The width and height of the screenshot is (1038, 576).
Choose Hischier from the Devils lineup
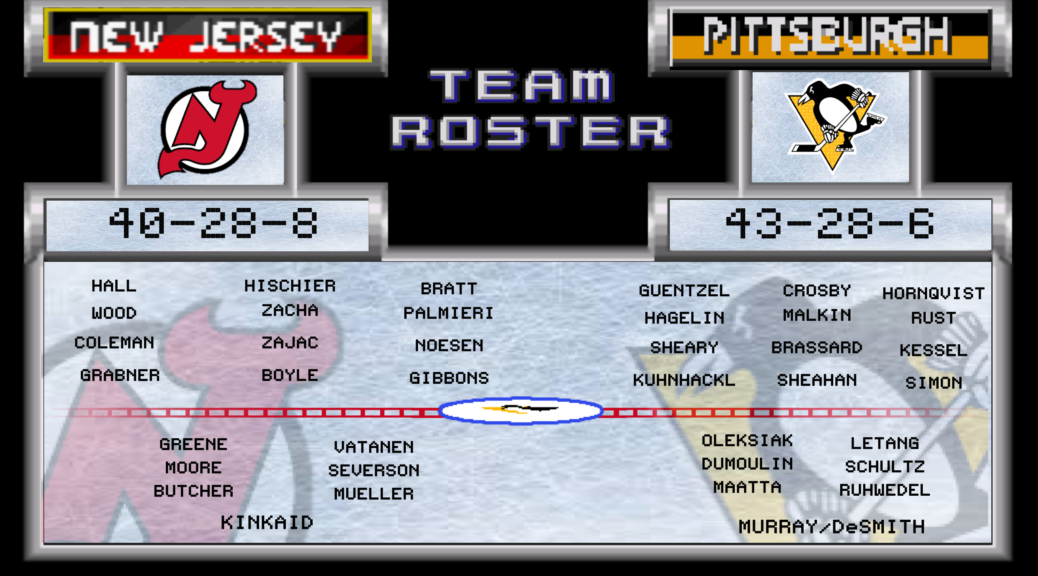pos(290,286)
